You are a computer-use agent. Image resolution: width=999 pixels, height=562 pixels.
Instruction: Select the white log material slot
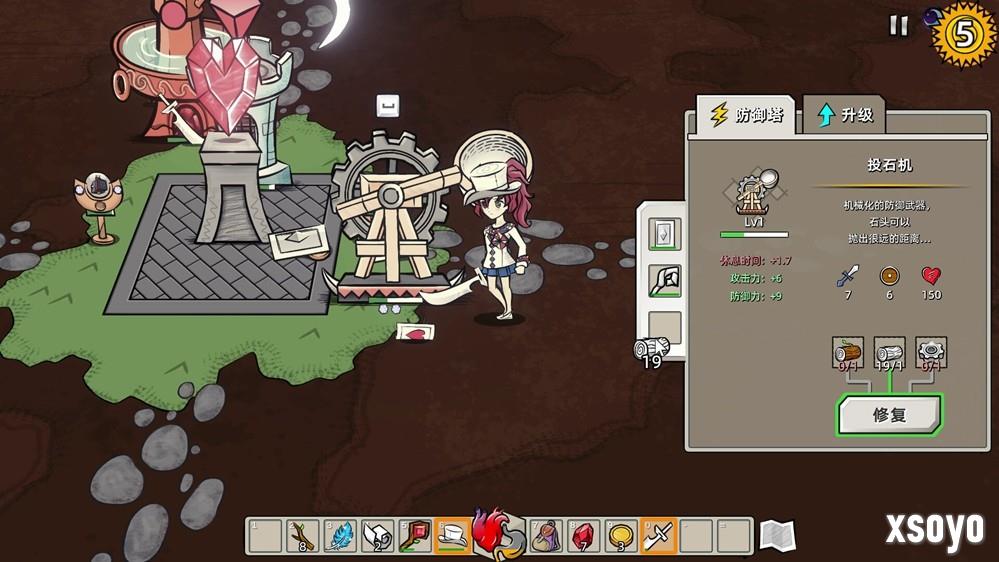889,355
